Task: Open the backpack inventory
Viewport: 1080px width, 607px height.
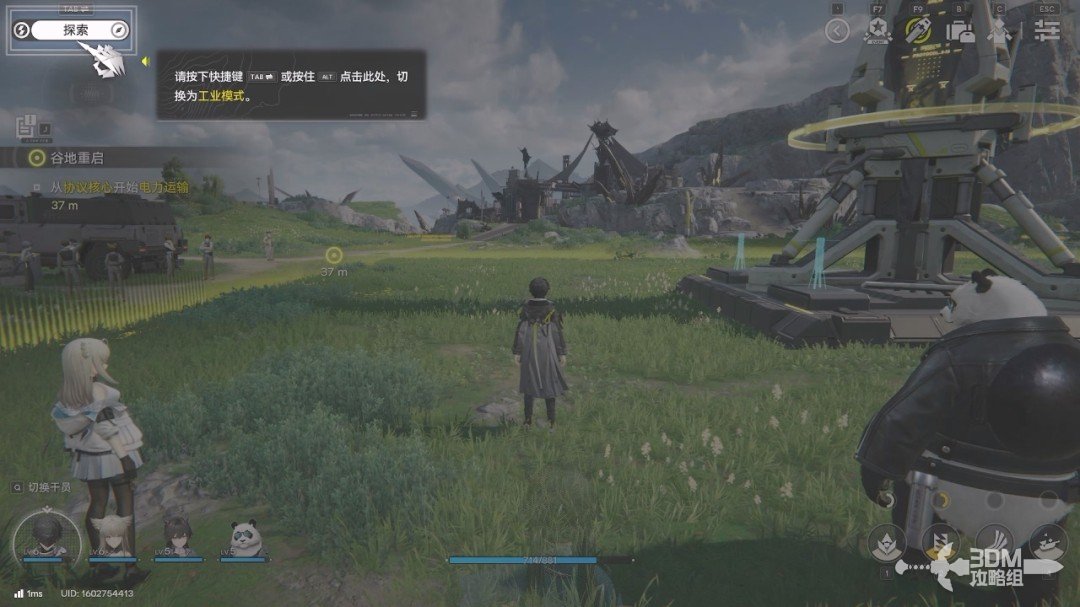Action: 961,30
